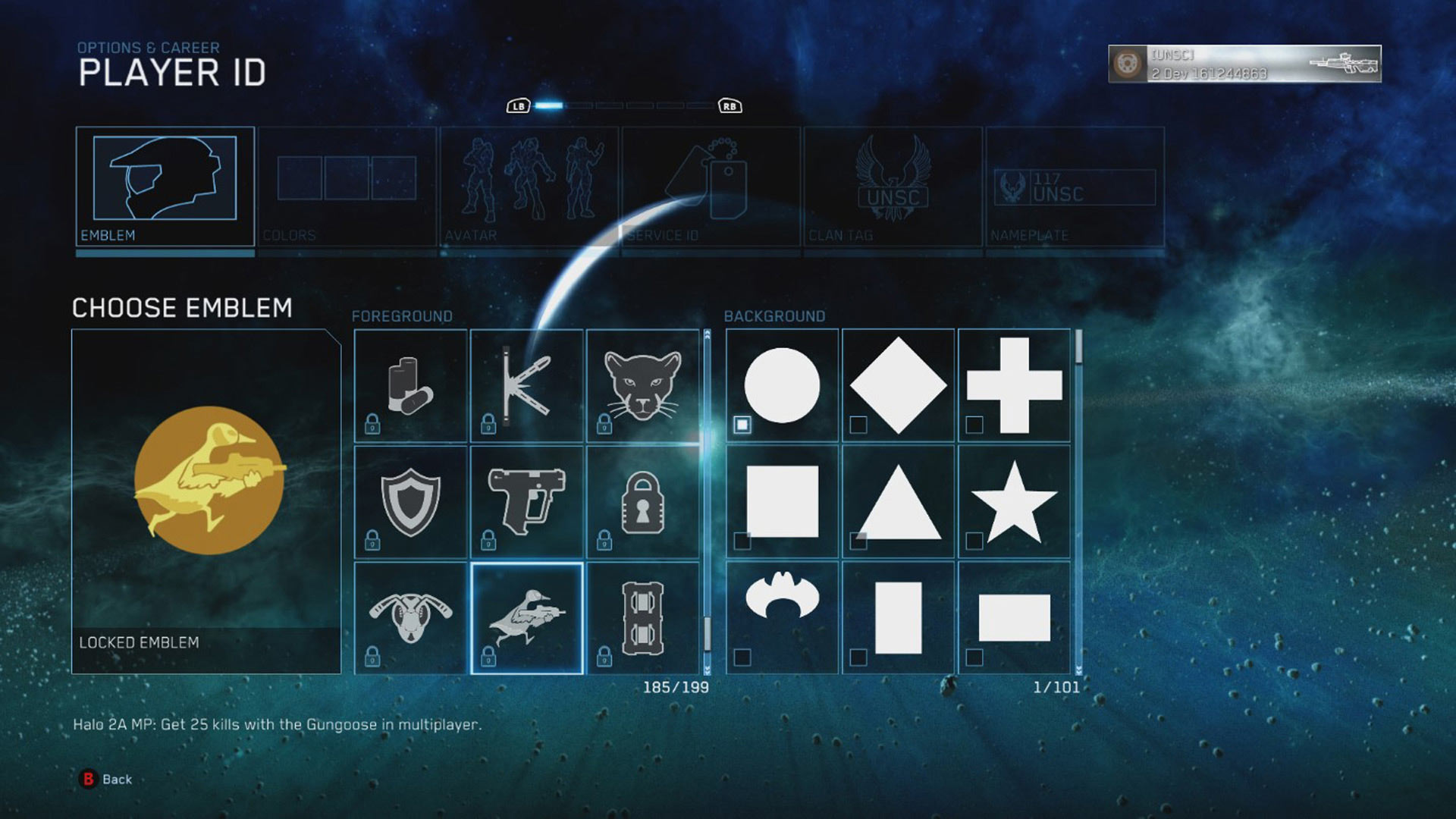Choose the padlock foreground emblem
Viewport: 1456px width, 819px height.
tap(642, 502)
